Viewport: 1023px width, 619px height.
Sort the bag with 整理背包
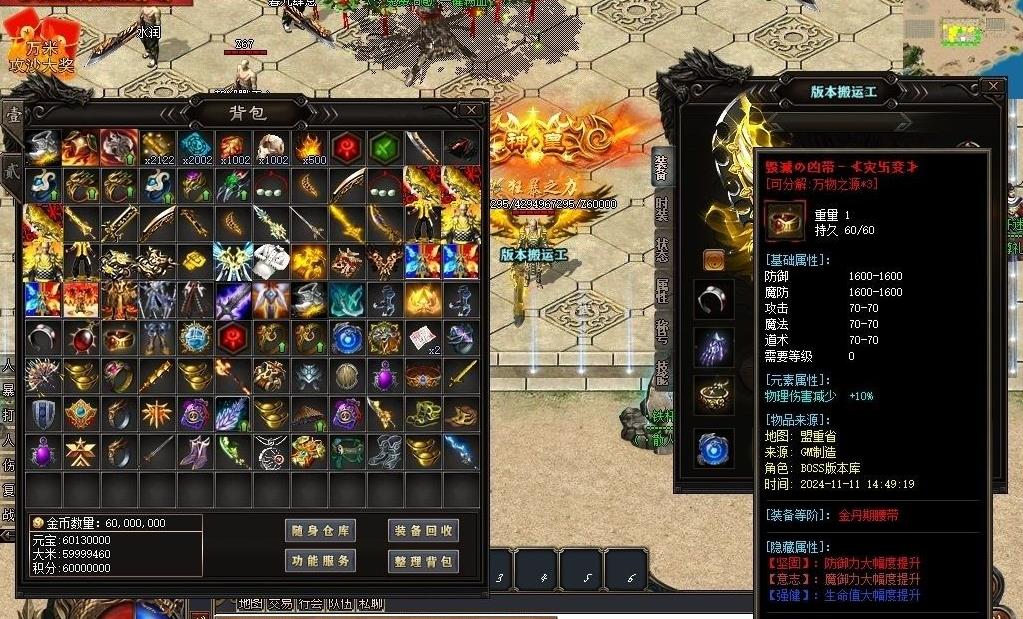(423, 561)
